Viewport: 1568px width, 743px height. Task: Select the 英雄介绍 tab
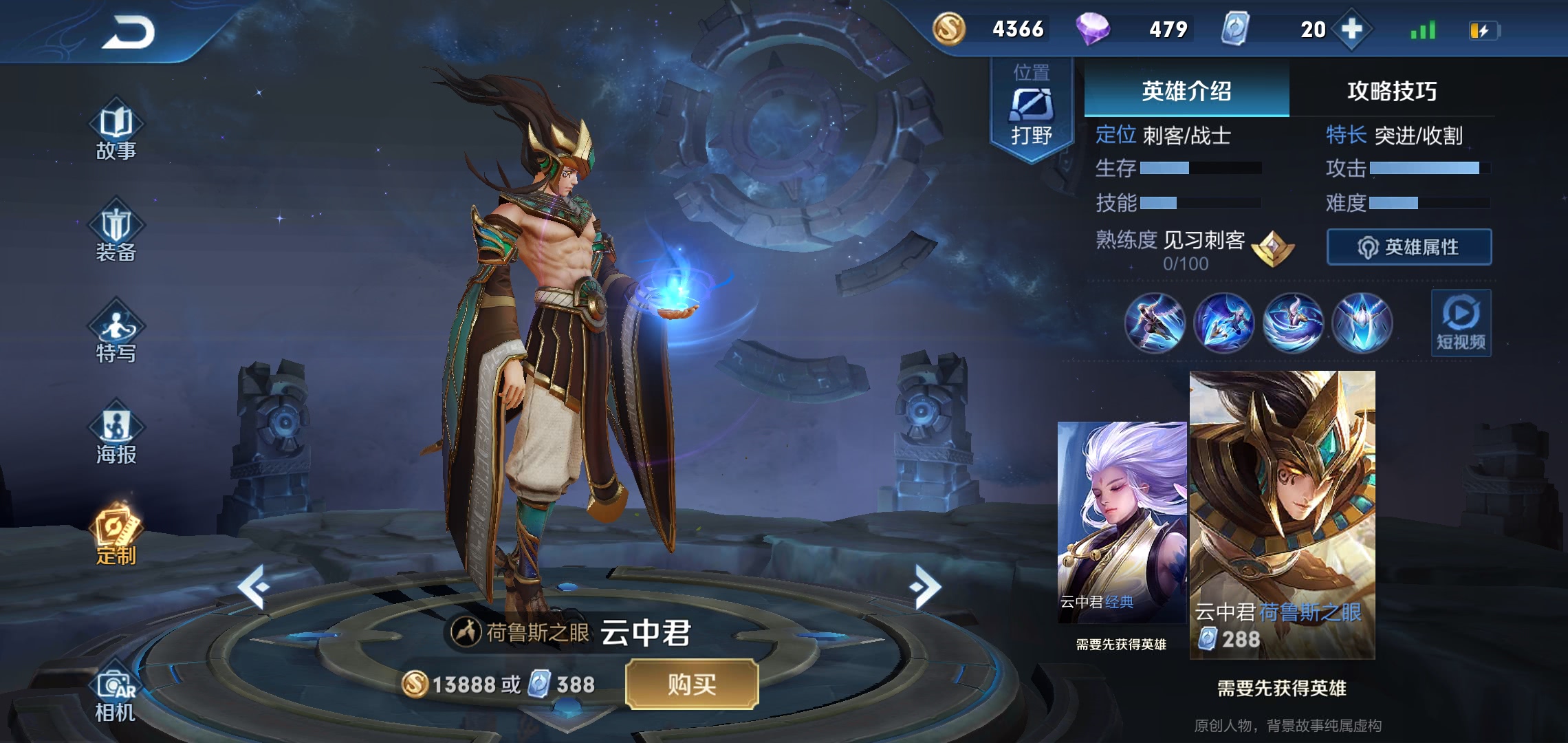[1186, 91]
